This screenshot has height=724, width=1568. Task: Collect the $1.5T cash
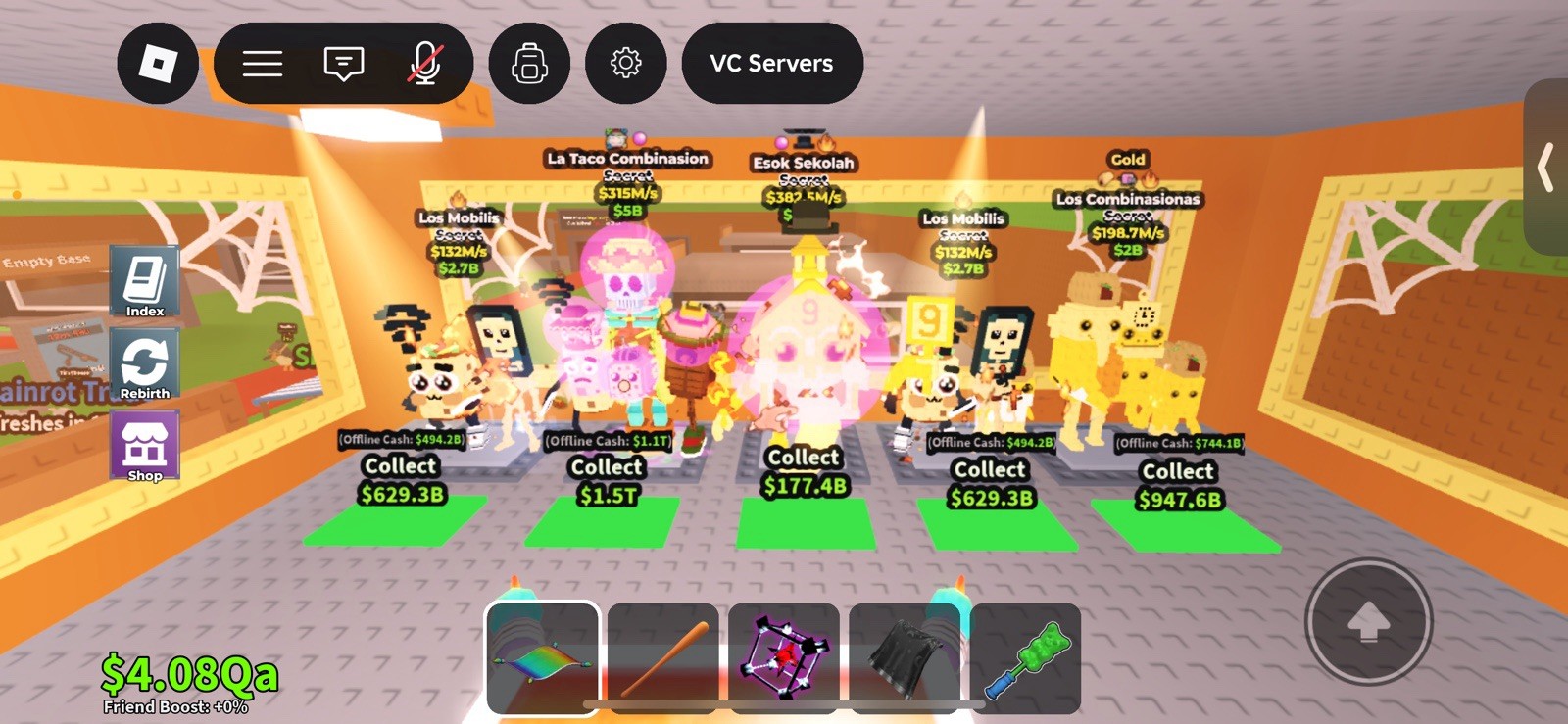click(606, 480)
